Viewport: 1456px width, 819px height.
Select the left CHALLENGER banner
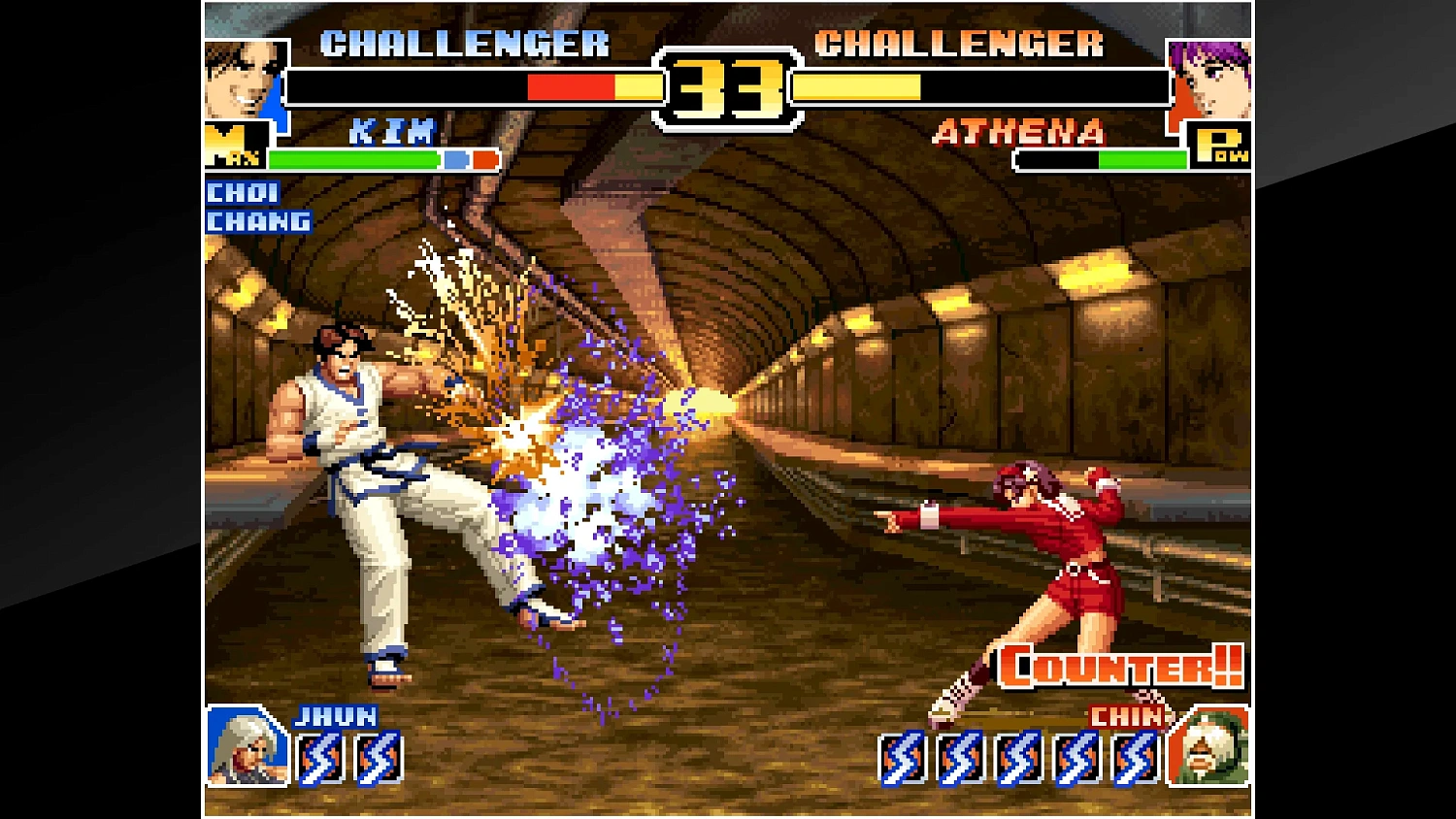click(464, 43)
